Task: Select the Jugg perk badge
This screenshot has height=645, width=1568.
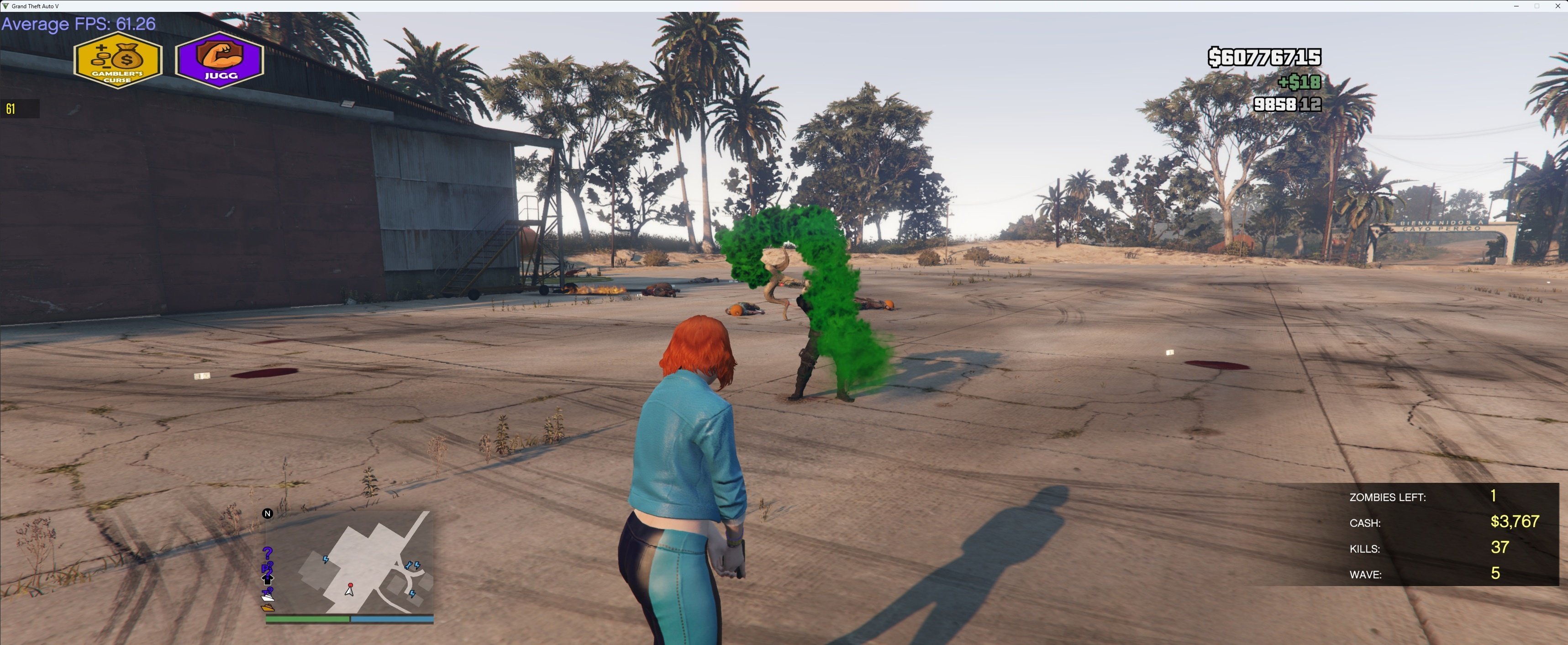Action: [219, 60]
